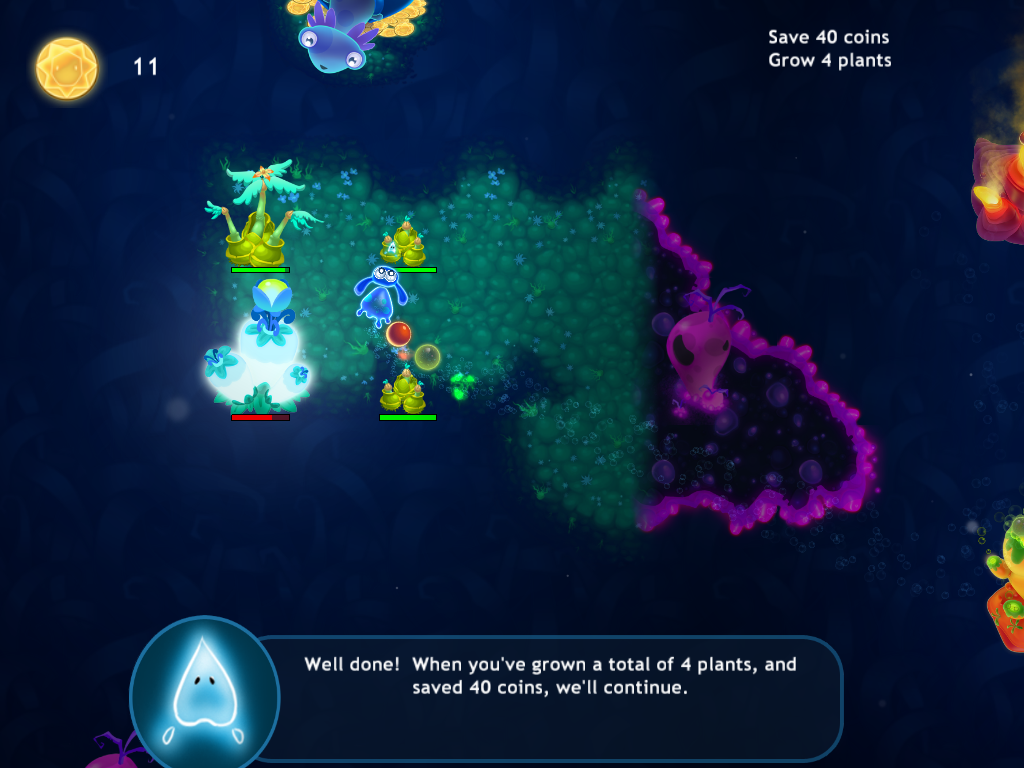Click the glowing water drop guide portrait
1024x768 pixels.
pyautogui.click(x=204, y=692)
